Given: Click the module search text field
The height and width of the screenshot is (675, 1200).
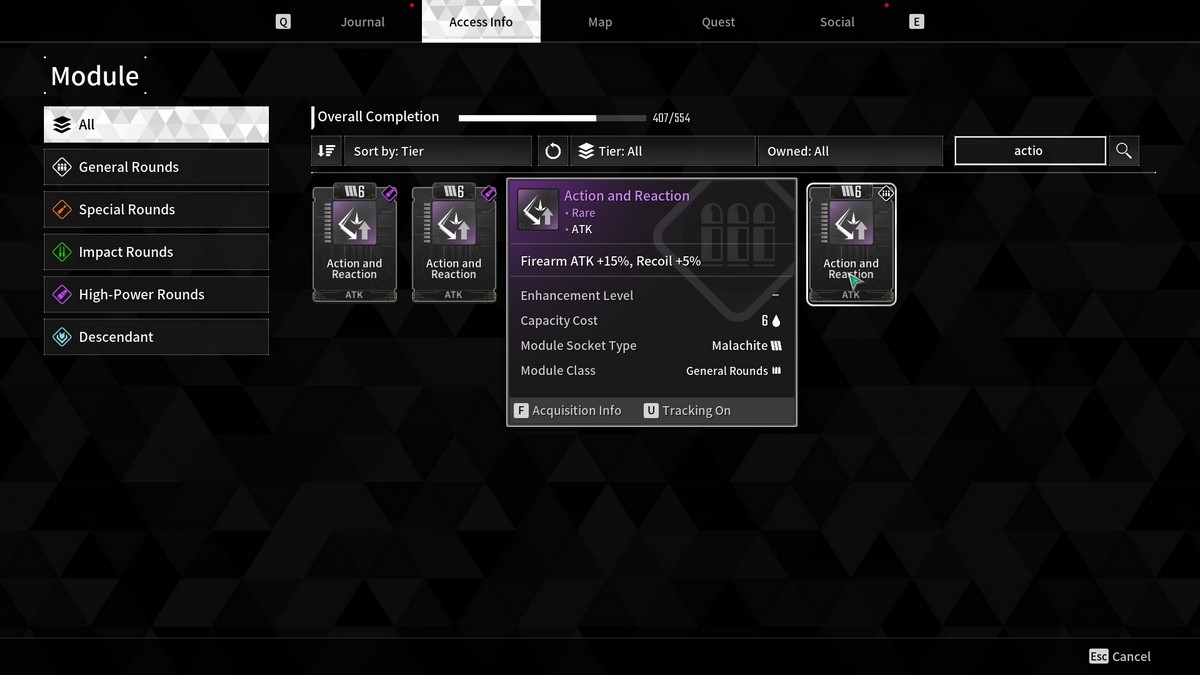Looking at the screenshot, I should (1030, 151).
